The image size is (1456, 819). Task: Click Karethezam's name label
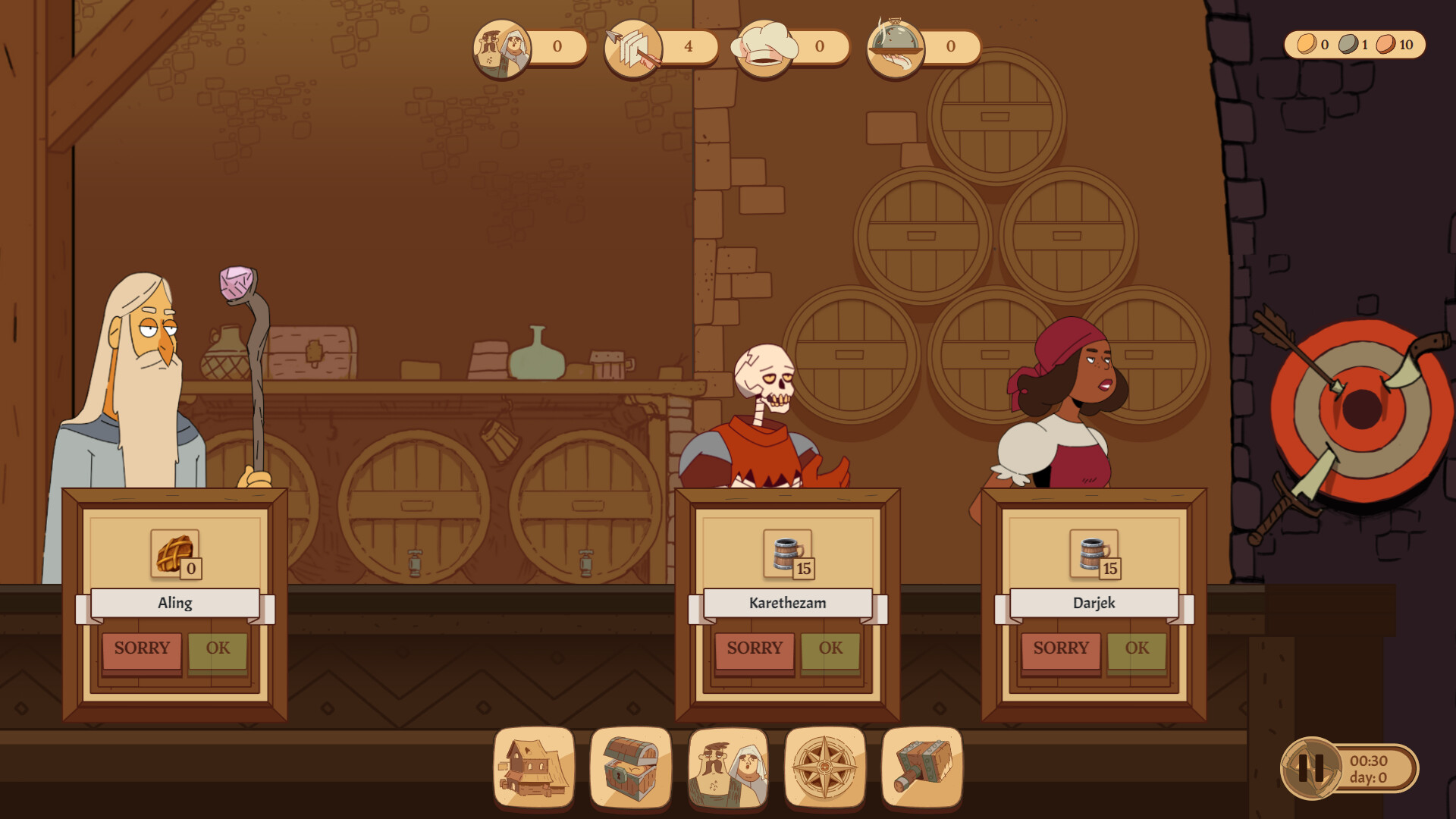pos(786,603)
